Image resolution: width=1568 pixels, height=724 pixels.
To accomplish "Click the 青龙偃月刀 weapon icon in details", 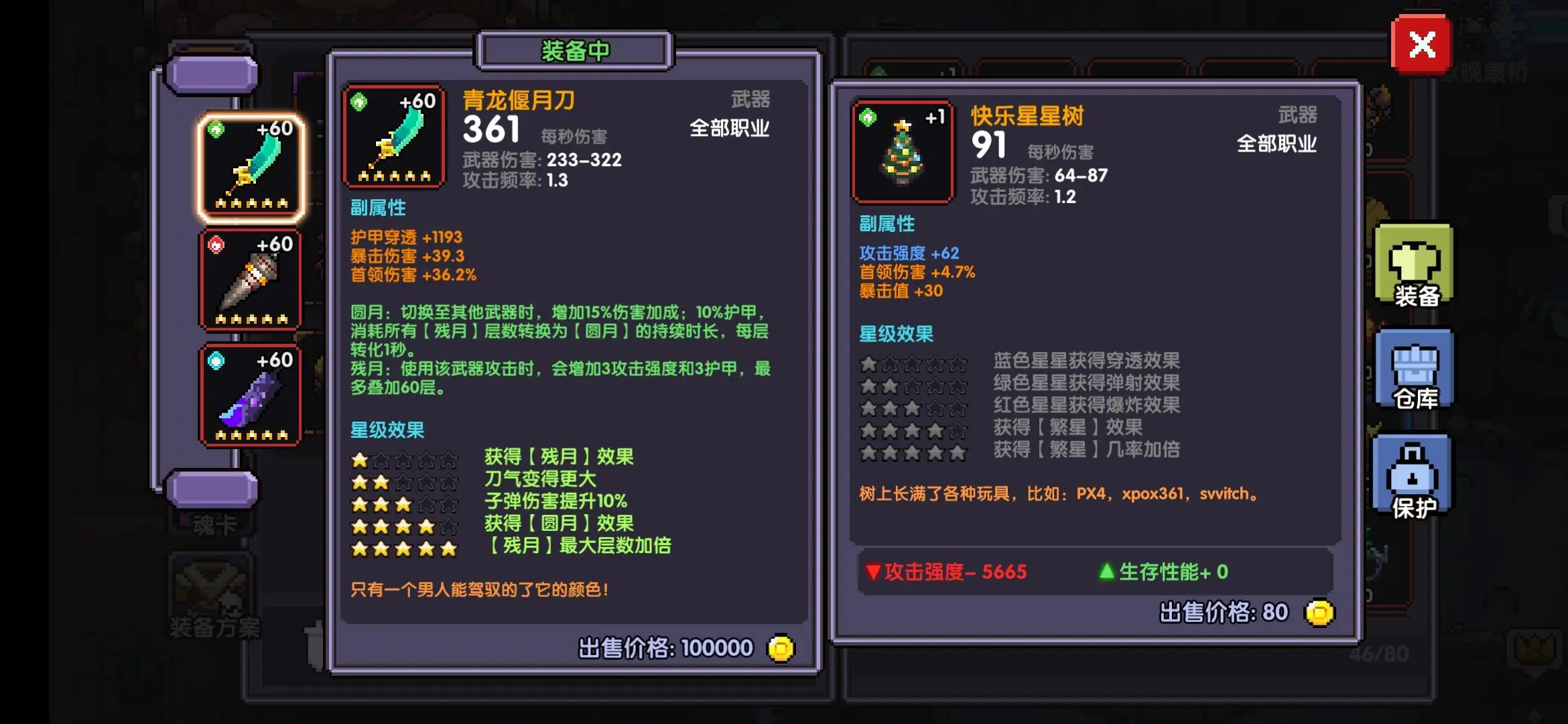I will [394, 137].
